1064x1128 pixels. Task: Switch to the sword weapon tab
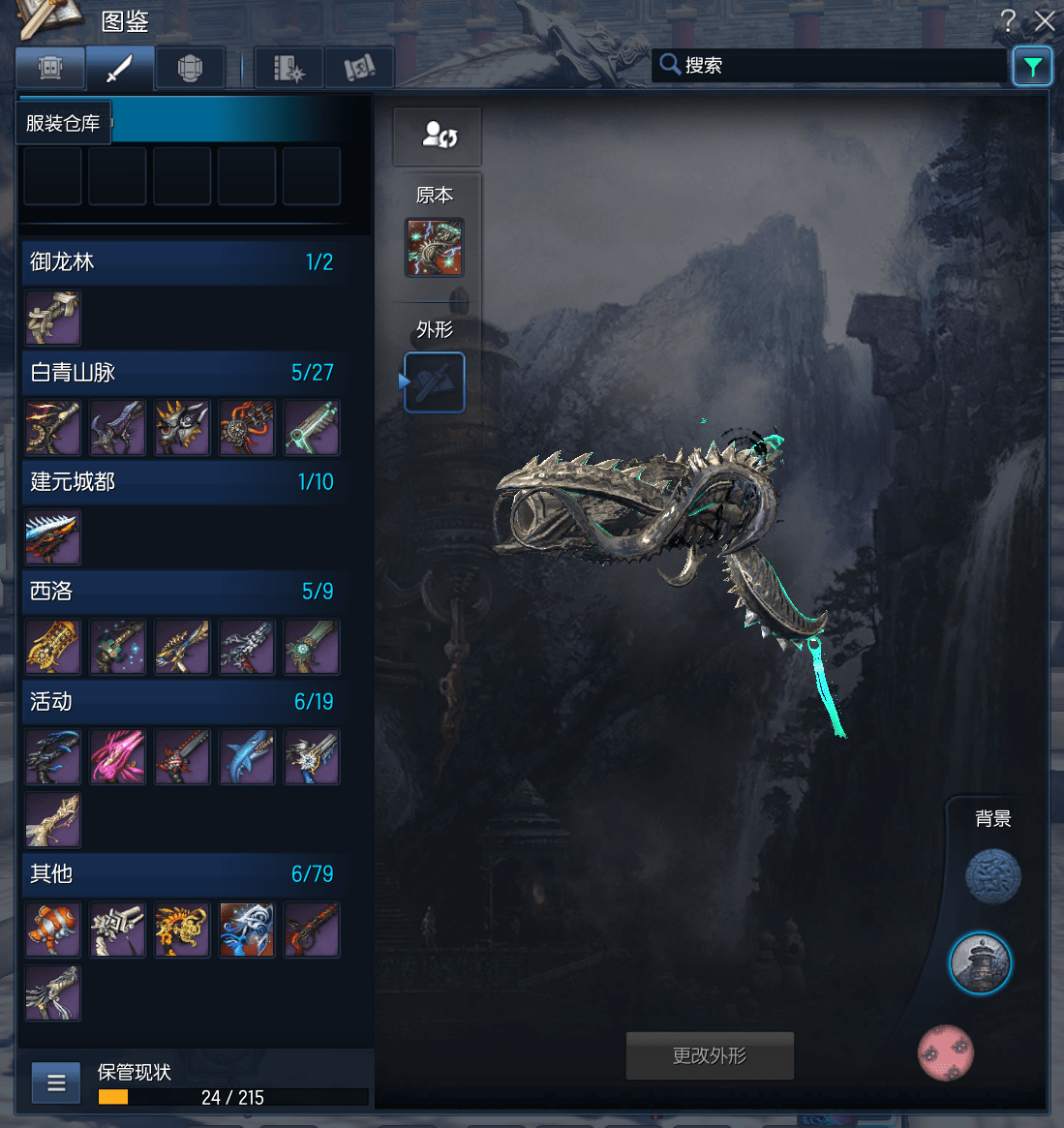coord(119,69)
